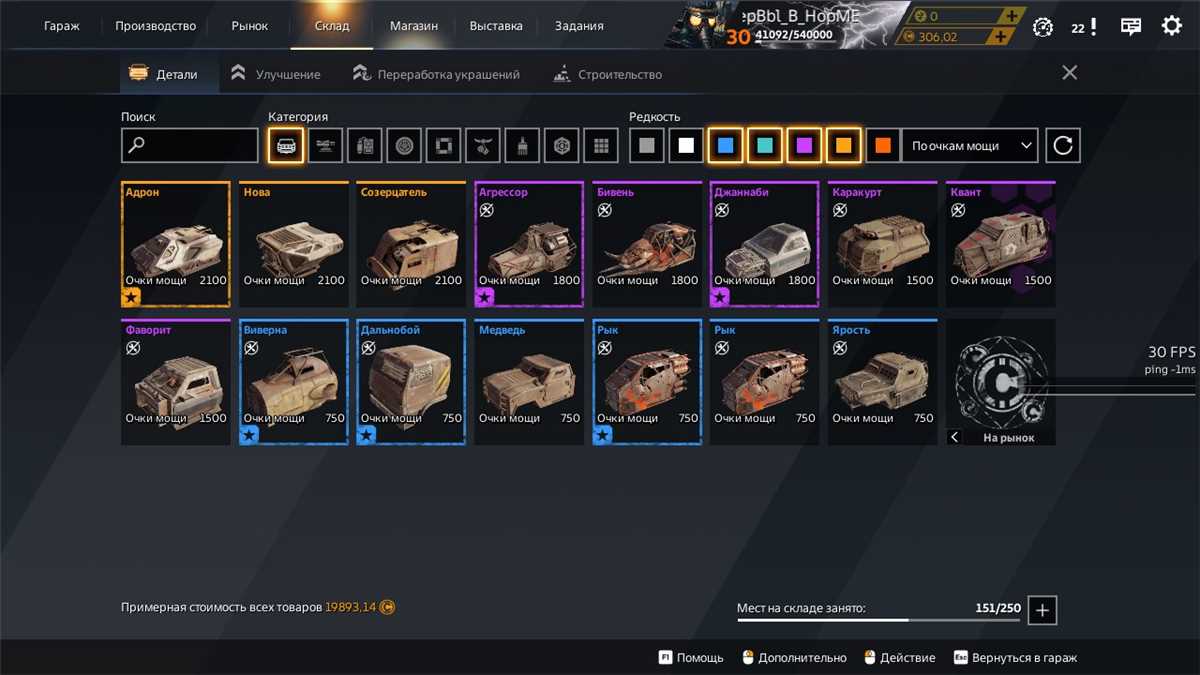Viewport: 1200px width, 675px height.
Task: Close the storage panel with the X
Action: [1069, 73]
